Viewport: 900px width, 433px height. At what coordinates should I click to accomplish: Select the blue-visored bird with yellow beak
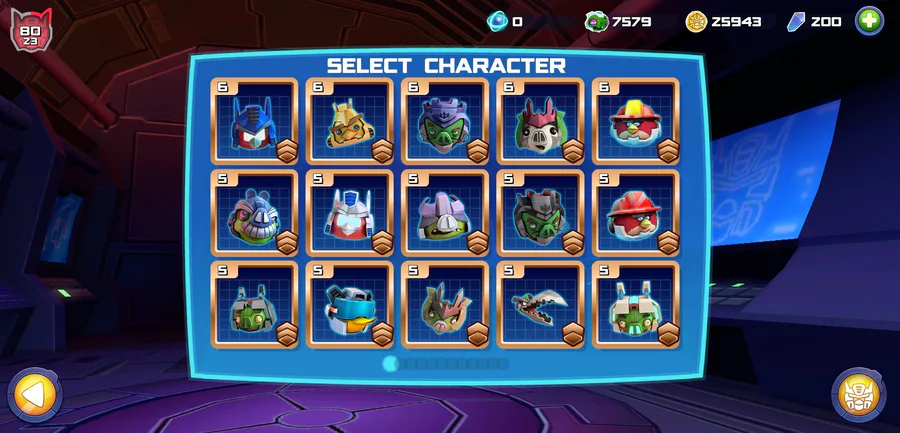click(349, 305)
